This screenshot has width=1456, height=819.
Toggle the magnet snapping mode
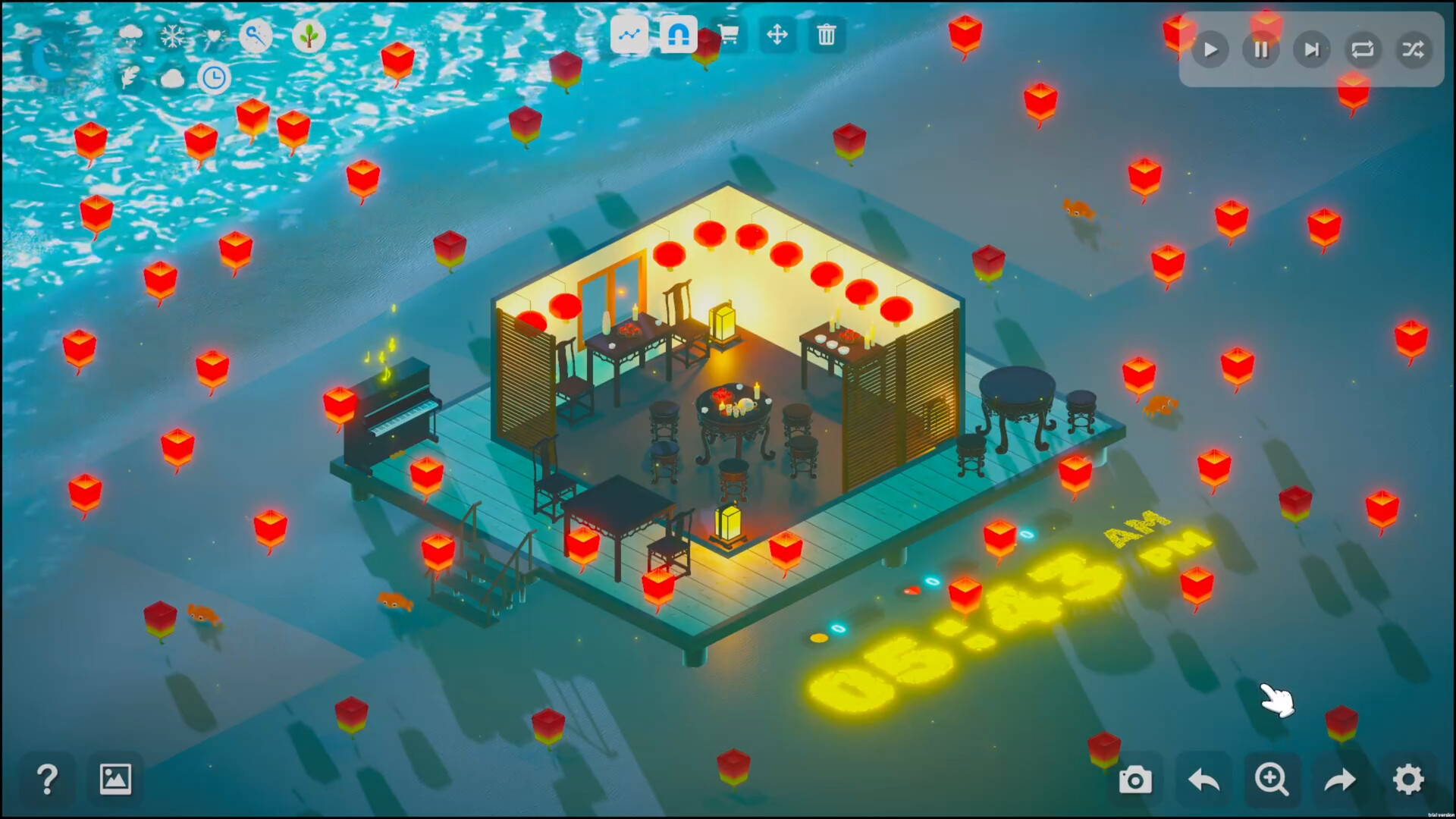(677, 34)
